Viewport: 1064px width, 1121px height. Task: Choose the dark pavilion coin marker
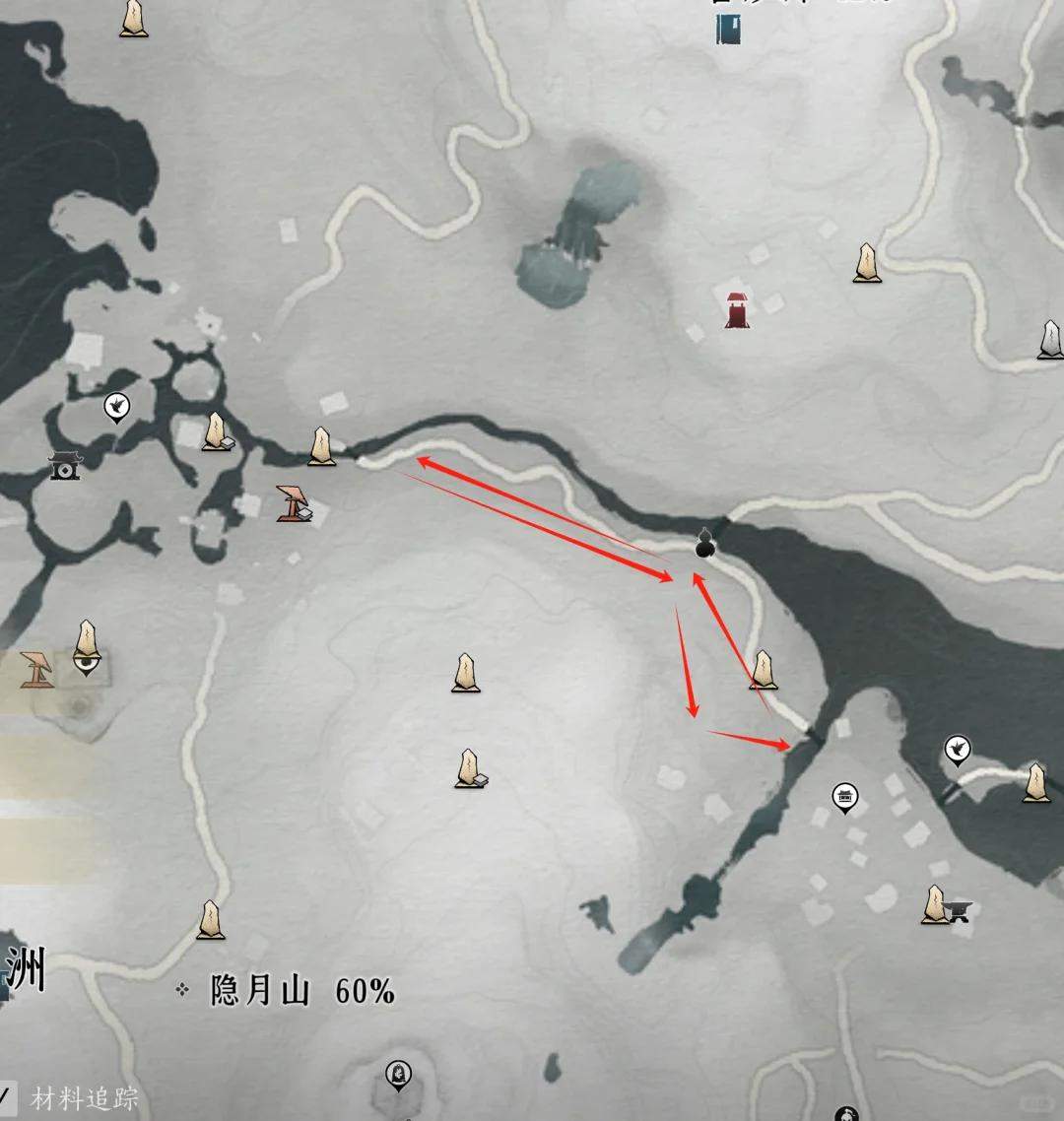point(65,465)
